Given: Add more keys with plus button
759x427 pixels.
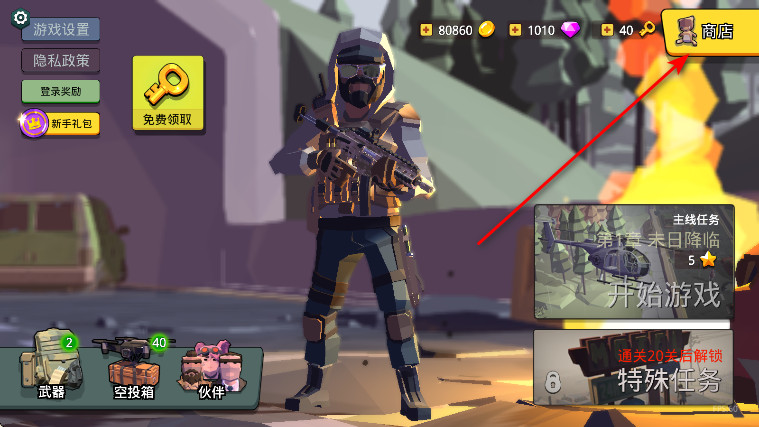Looking at the screenshot, I should (607, 30).
